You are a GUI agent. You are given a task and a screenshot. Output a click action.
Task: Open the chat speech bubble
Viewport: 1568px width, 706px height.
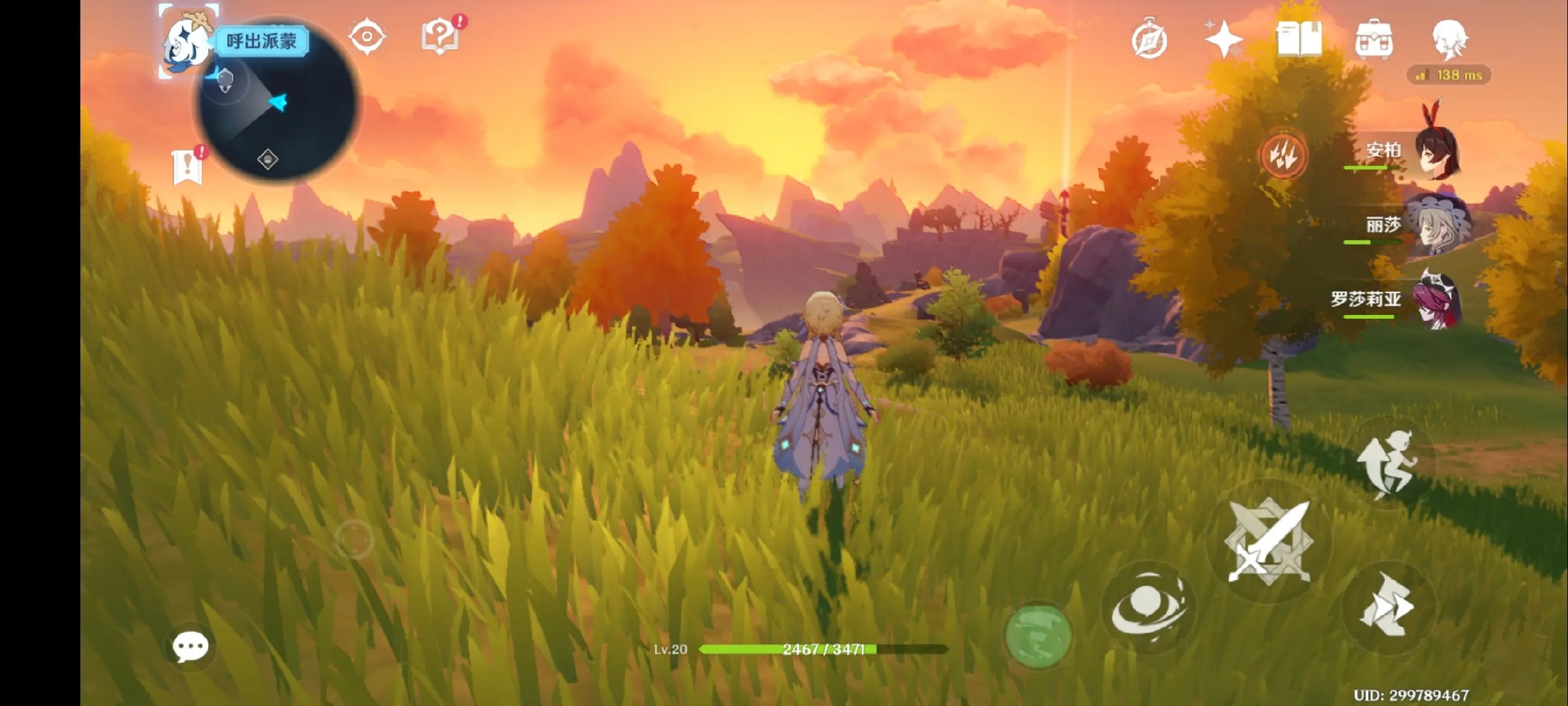click(190, 647)
